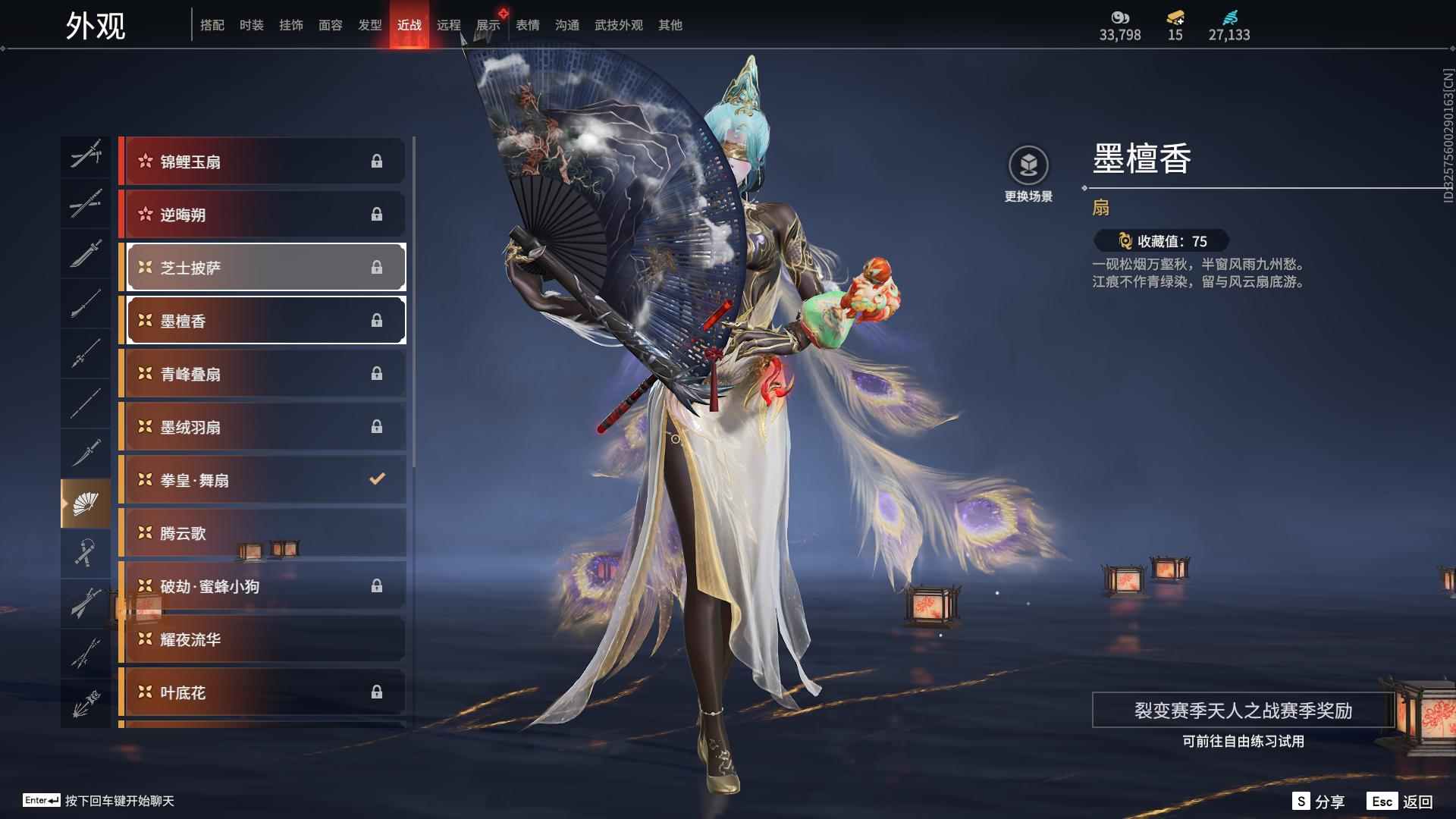Image resolution: width=1456 pixels, height=819 pixels.
Task: Select the 耀夜流华 skin entry
Action: click(x=262, y=639)
